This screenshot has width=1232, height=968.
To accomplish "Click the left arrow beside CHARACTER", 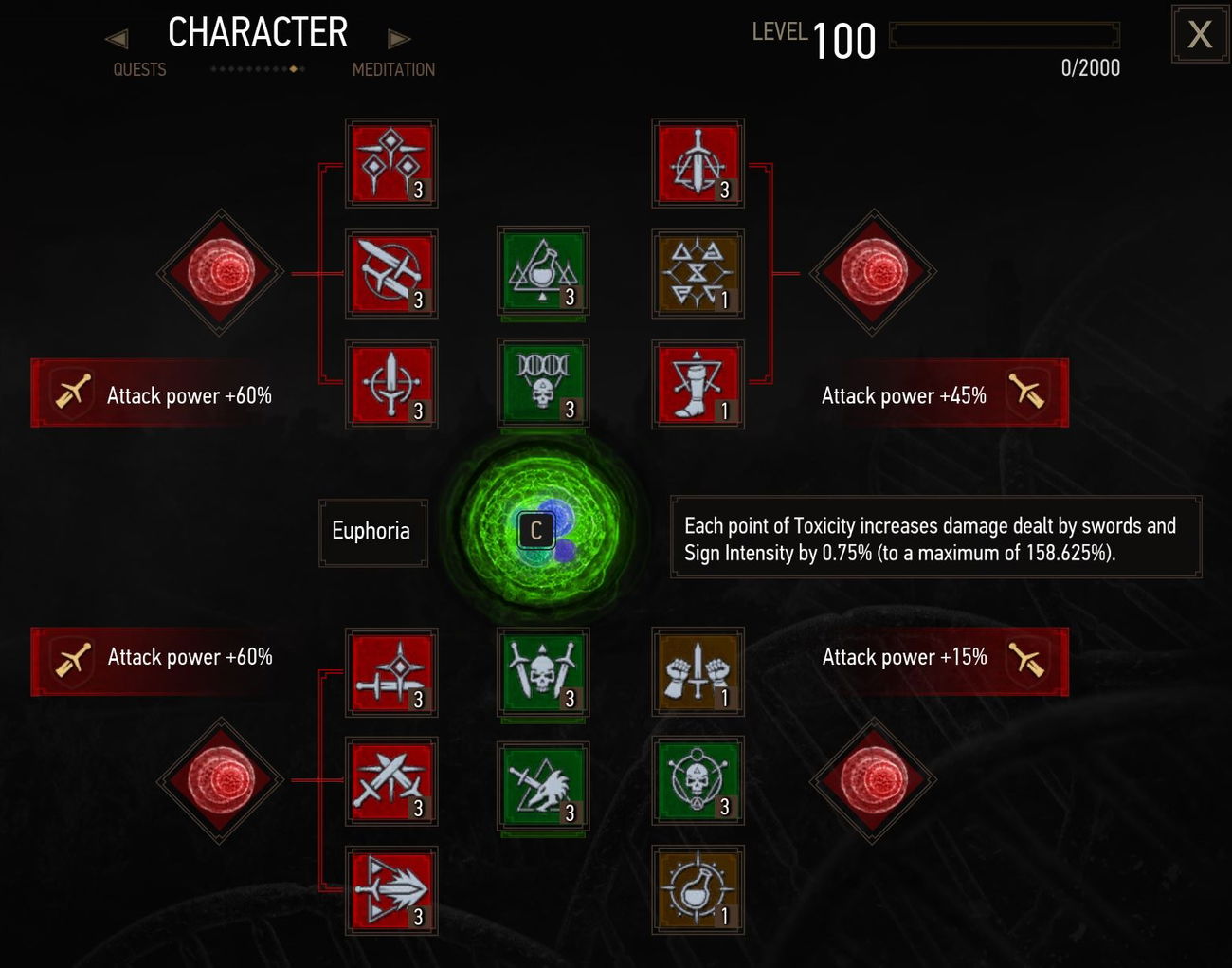I will (116, 37).
